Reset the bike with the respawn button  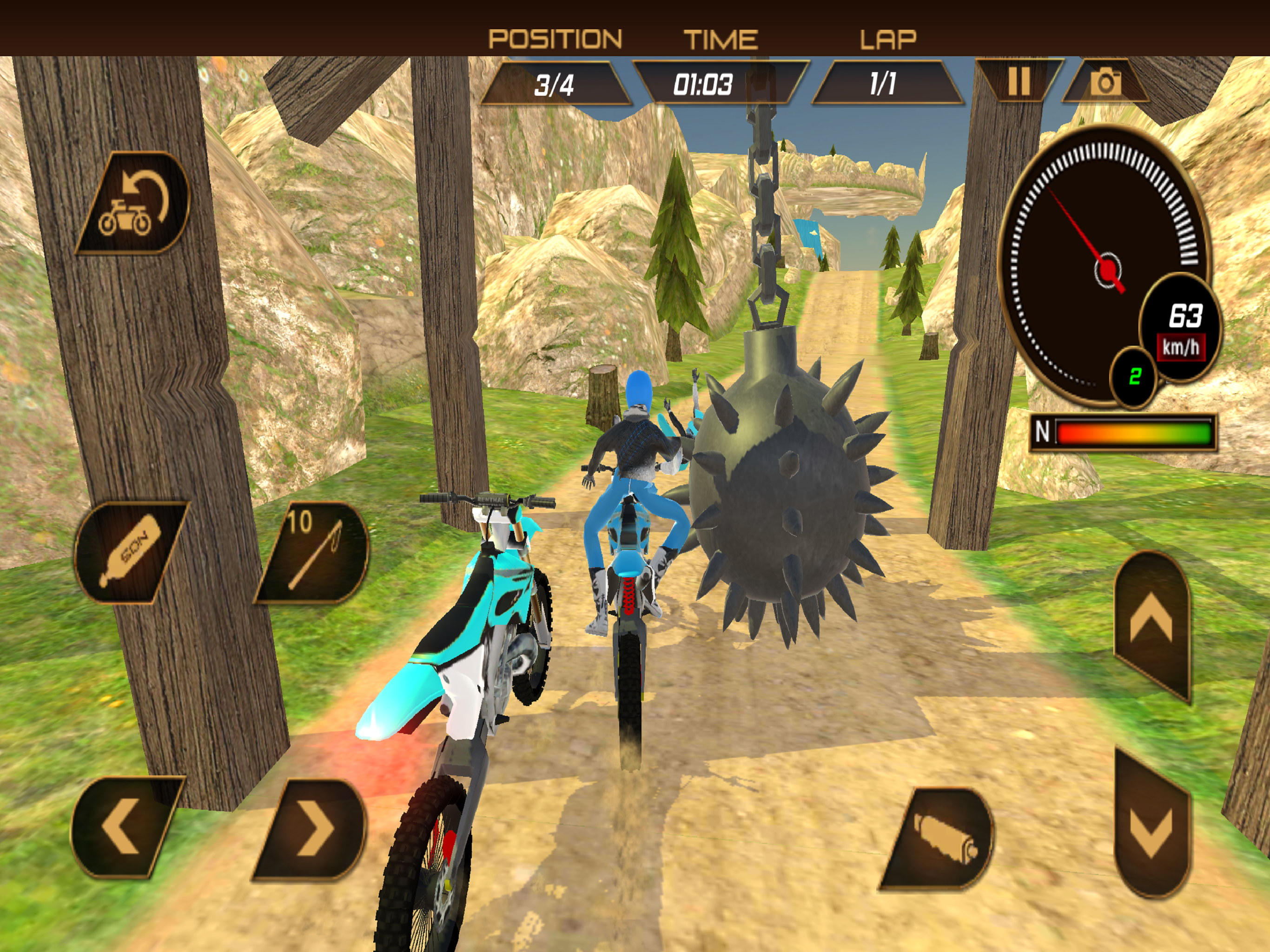point(134,203)
